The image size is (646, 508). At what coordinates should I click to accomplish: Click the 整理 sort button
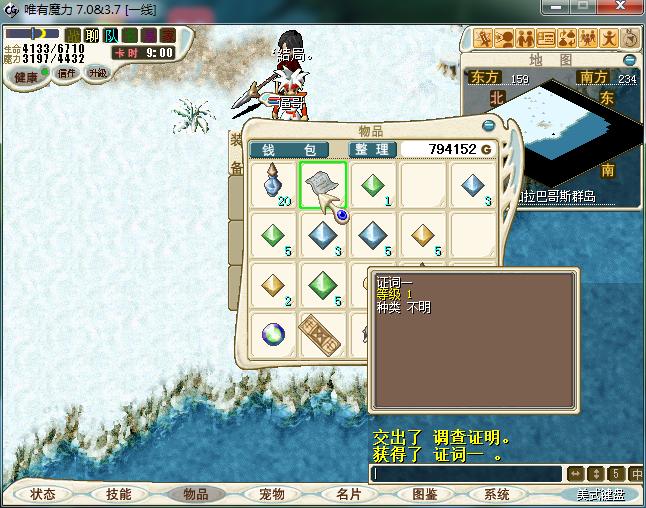click(x=372, y=149)
